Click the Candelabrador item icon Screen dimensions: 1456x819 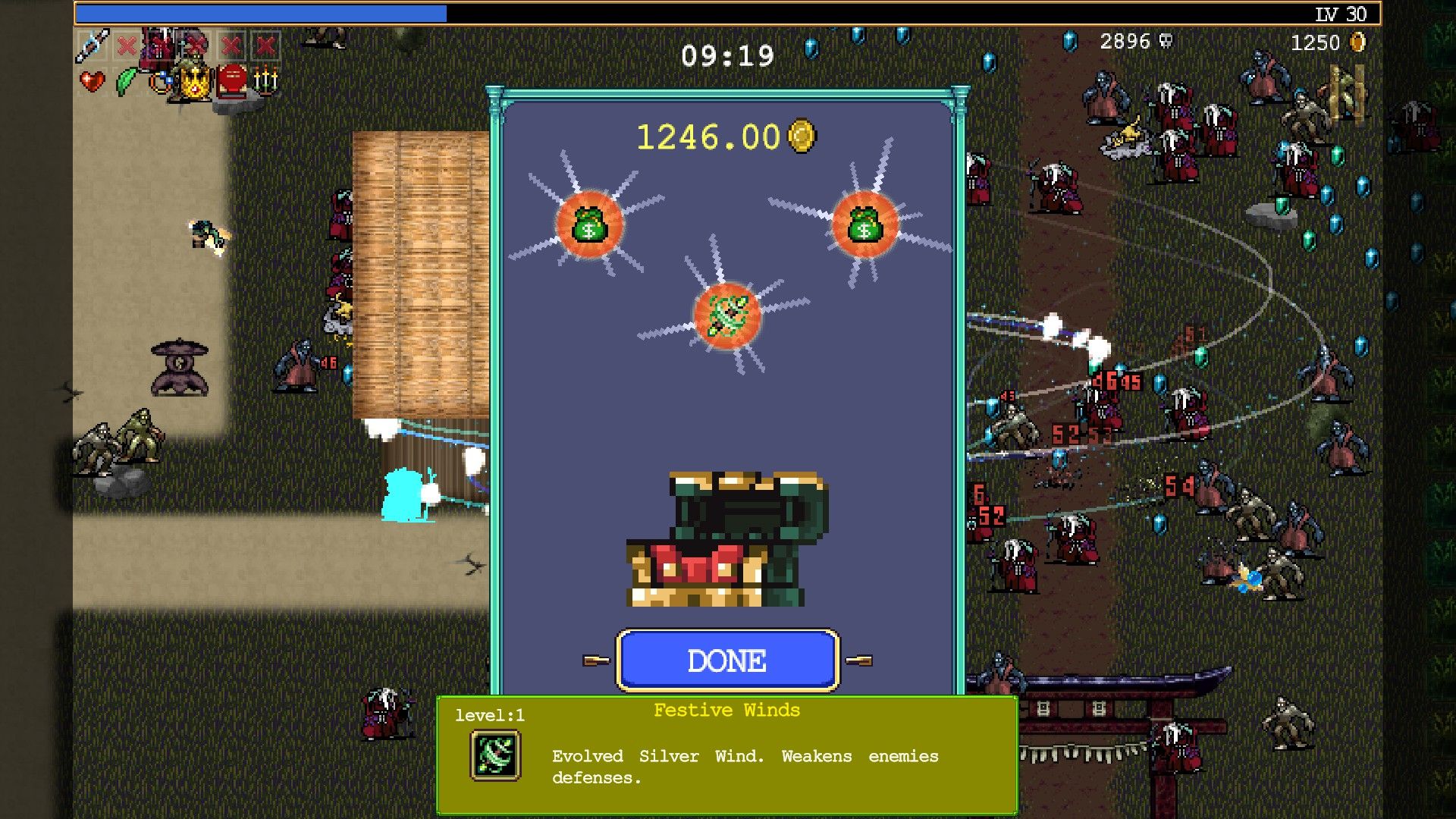265,82
